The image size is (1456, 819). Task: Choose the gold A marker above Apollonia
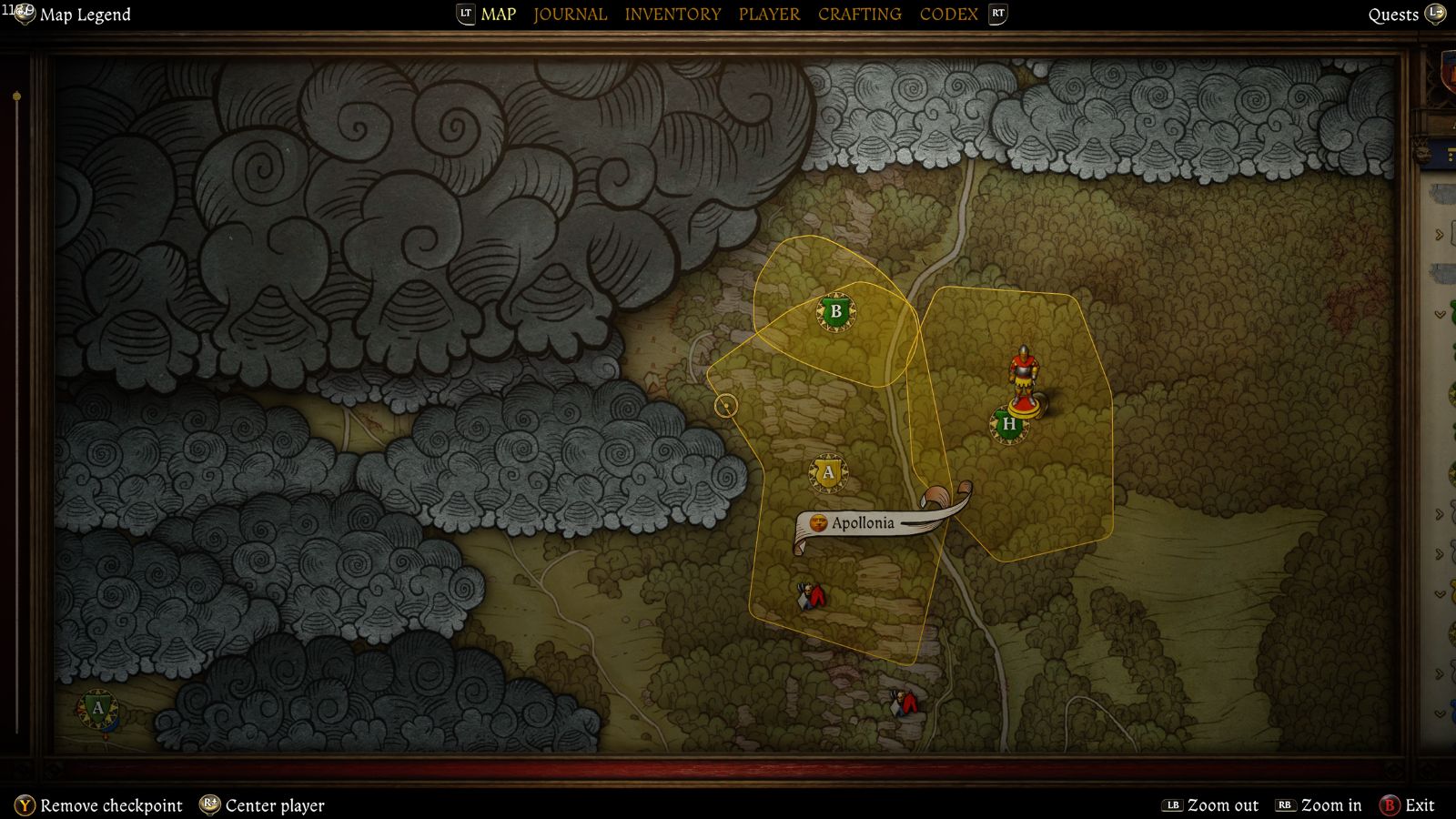pos(828,472)
